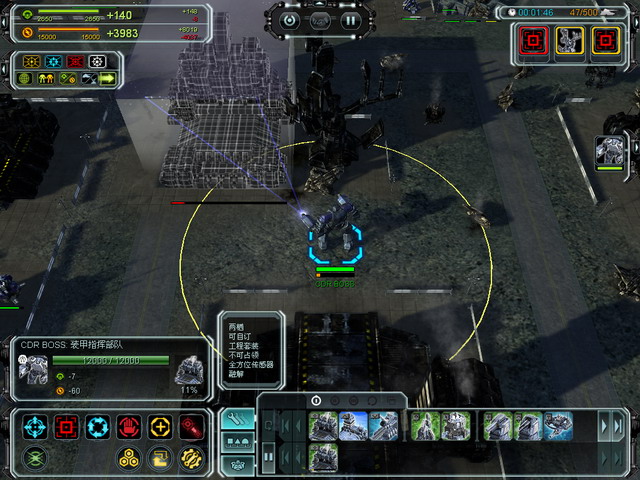Image resolution: width=640 pixels, height=480 pixels.
Task: Click the red square button top-right
Action: click(x=533, y=41)
